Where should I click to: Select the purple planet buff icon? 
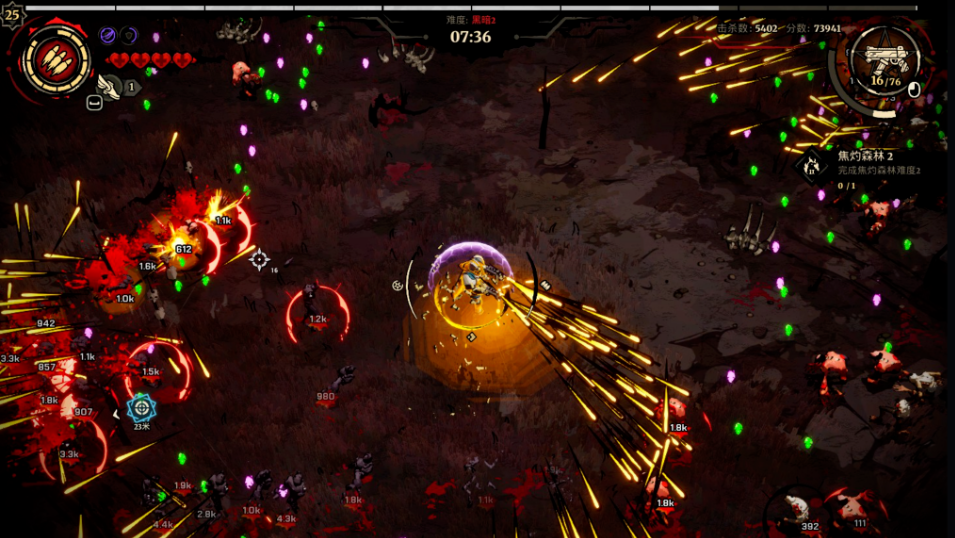point(107,36)
